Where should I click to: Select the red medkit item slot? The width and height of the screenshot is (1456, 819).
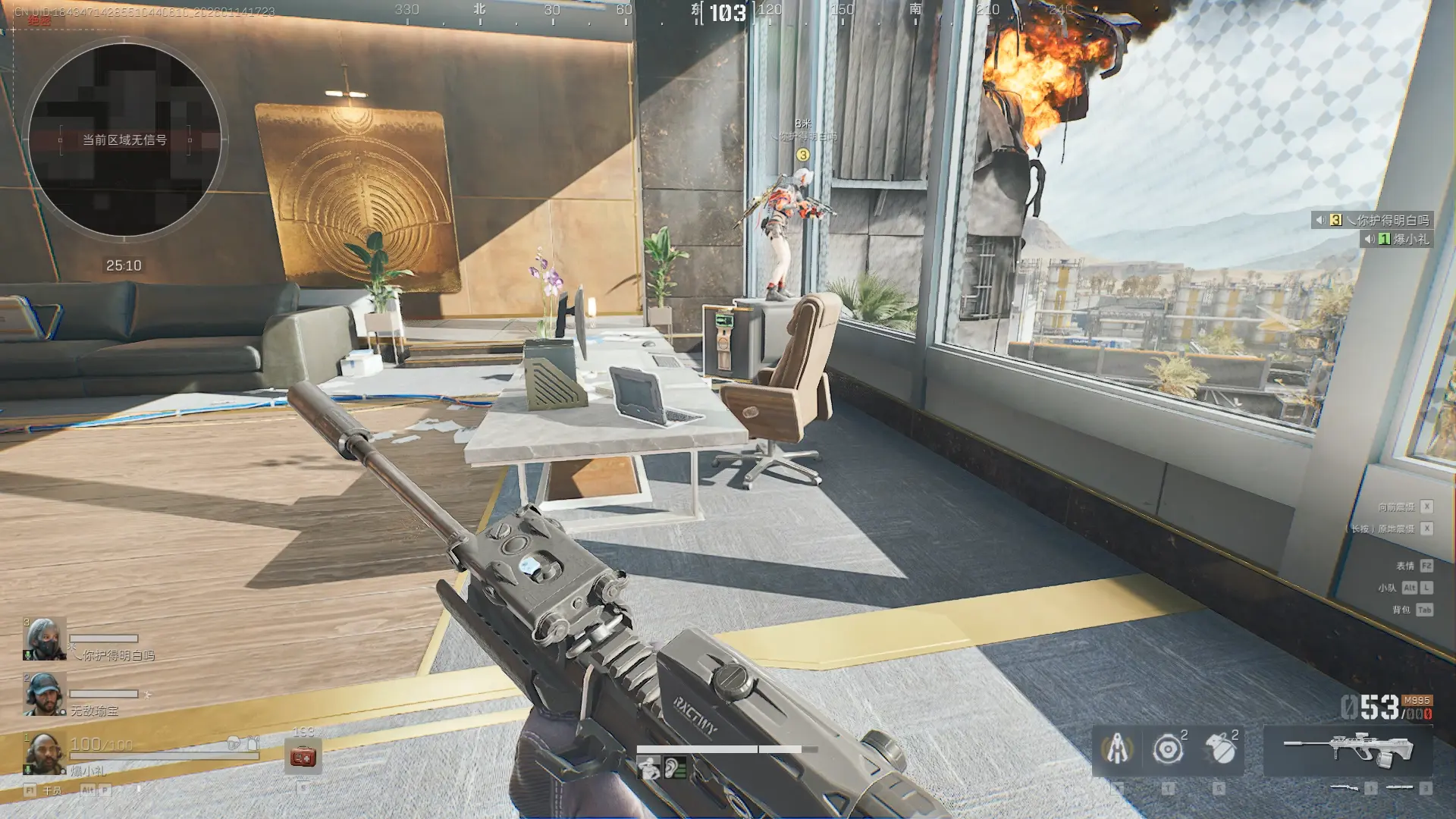303,756
